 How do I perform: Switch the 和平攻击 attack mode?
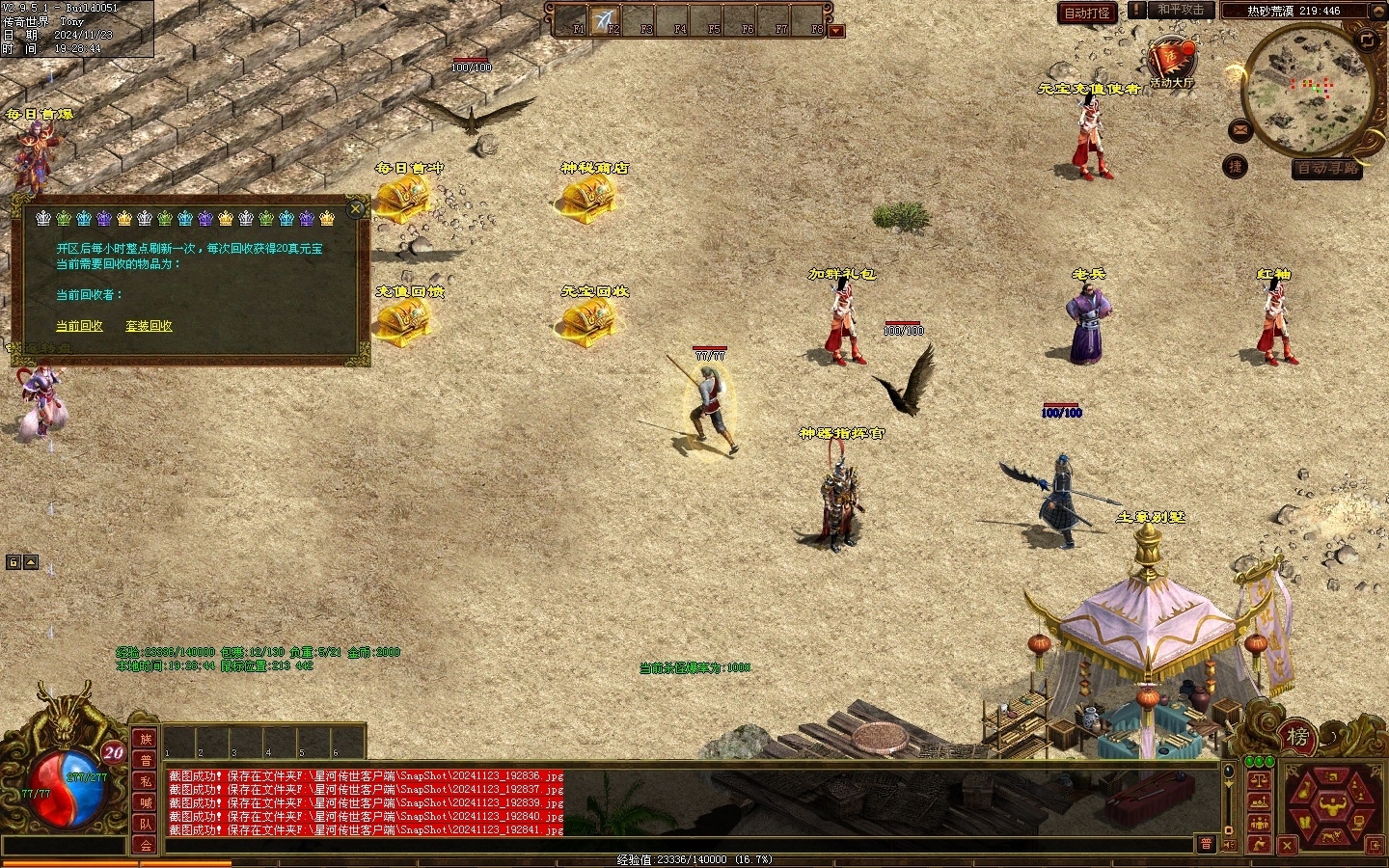[x=1181, y=10]
